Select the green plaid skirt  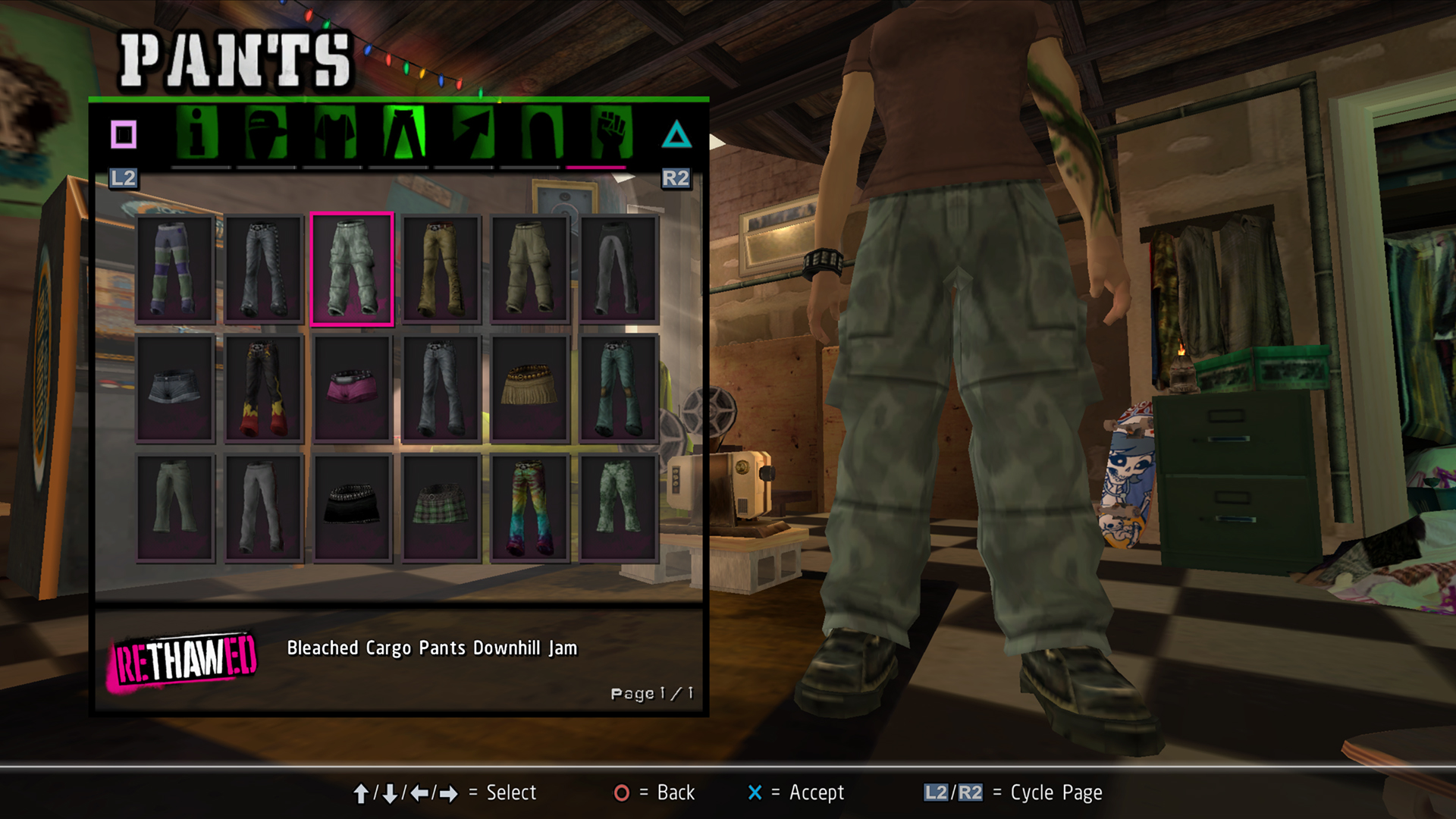[441, 507]
